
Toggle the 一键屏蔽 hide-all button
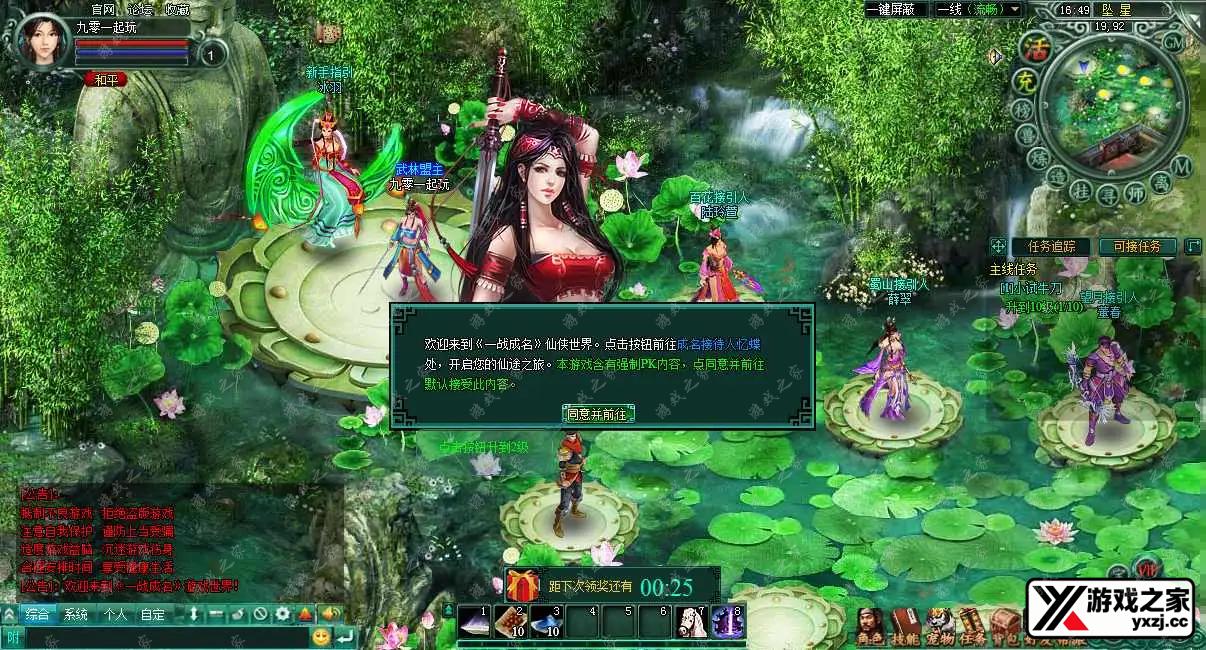[x=896, y=9]
